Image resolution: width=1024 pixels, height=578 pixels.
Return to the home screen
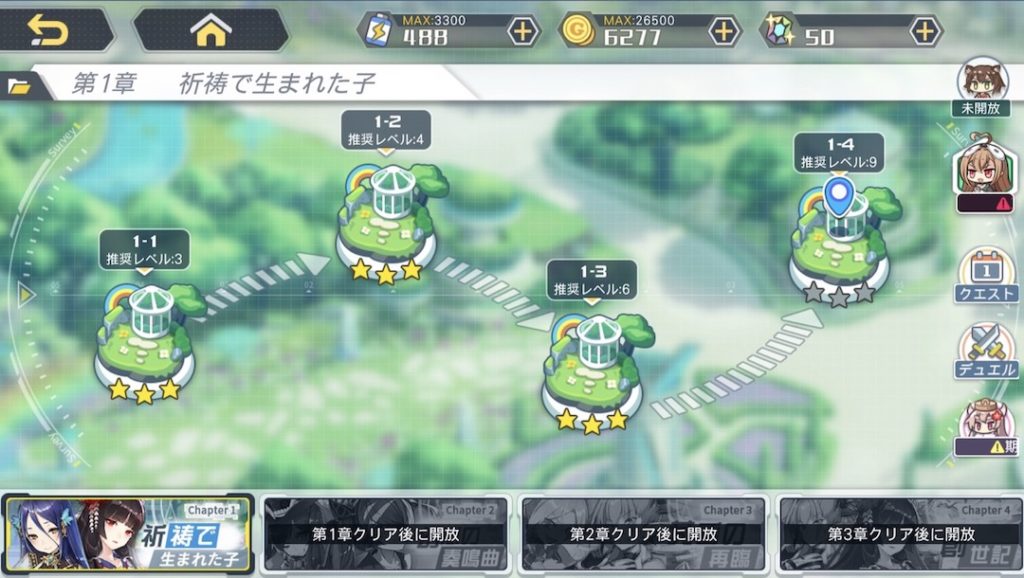tap(210, 31)
